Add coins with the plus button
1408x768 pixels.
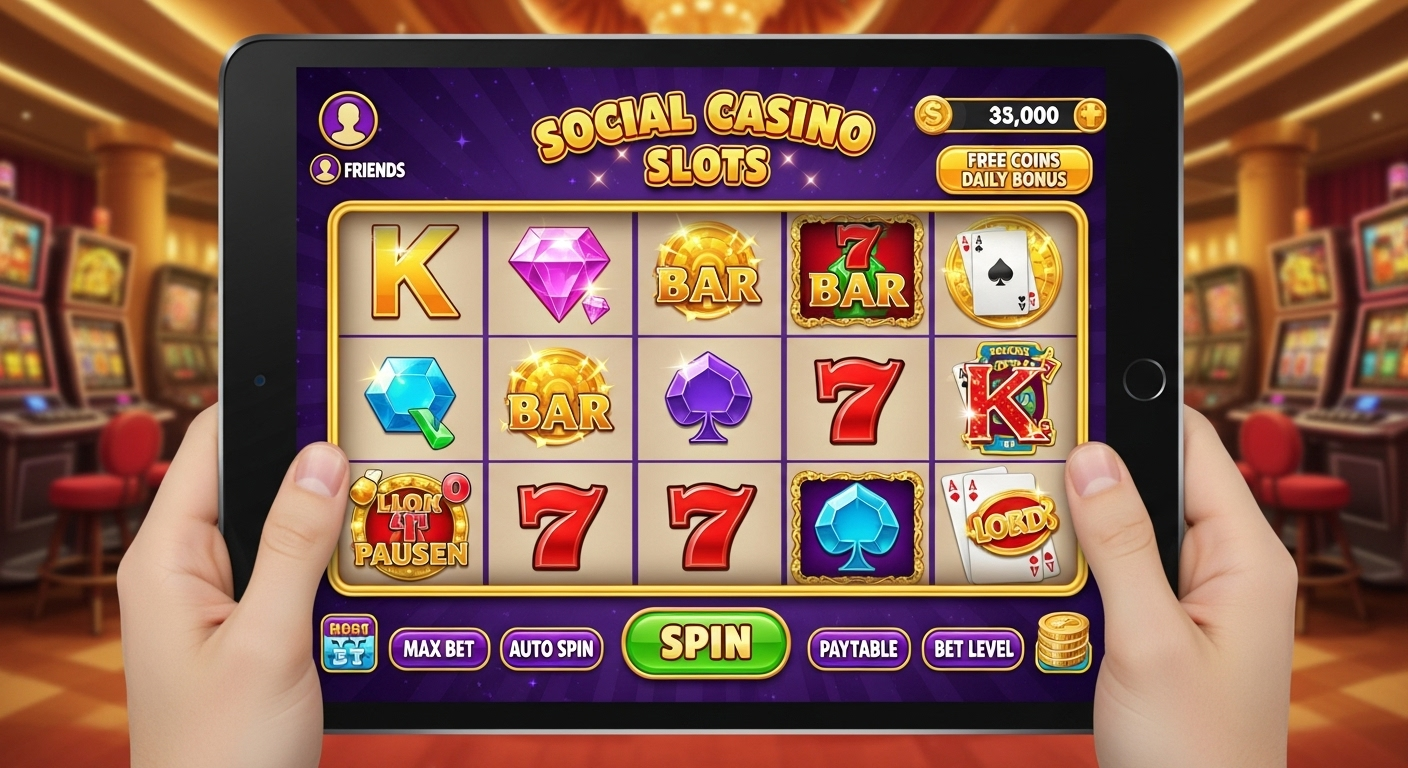point(1088,116)
